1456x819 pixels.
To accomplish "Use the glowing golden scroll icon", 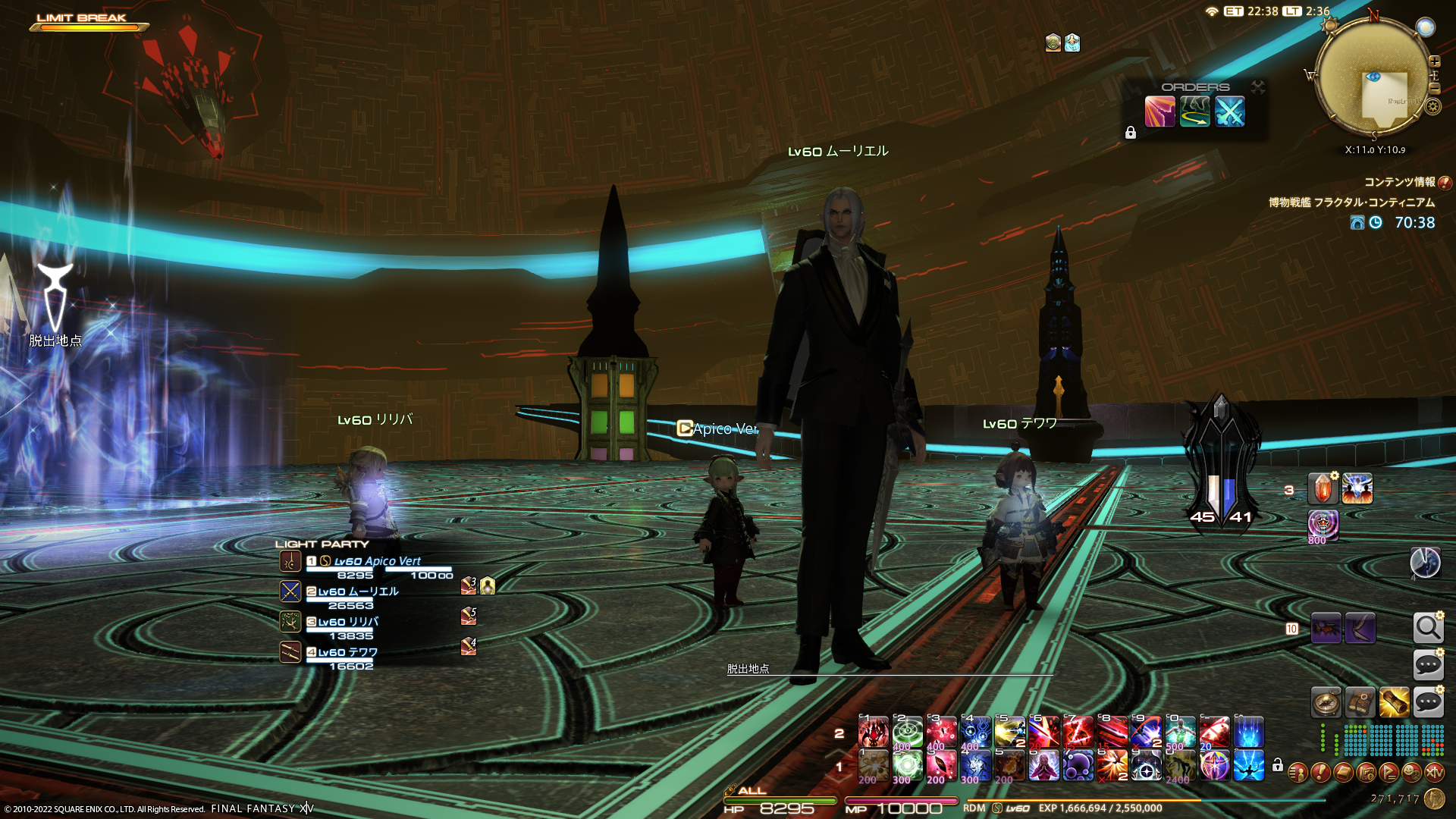I will (1394, 703).
